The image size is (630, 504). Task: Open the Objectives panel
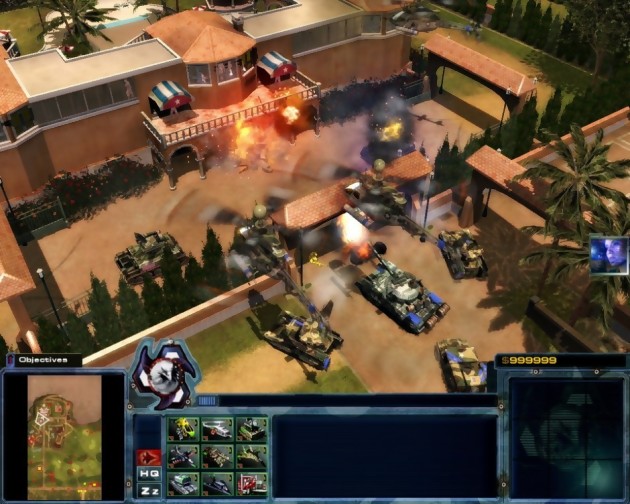click(x=42, y=359)
